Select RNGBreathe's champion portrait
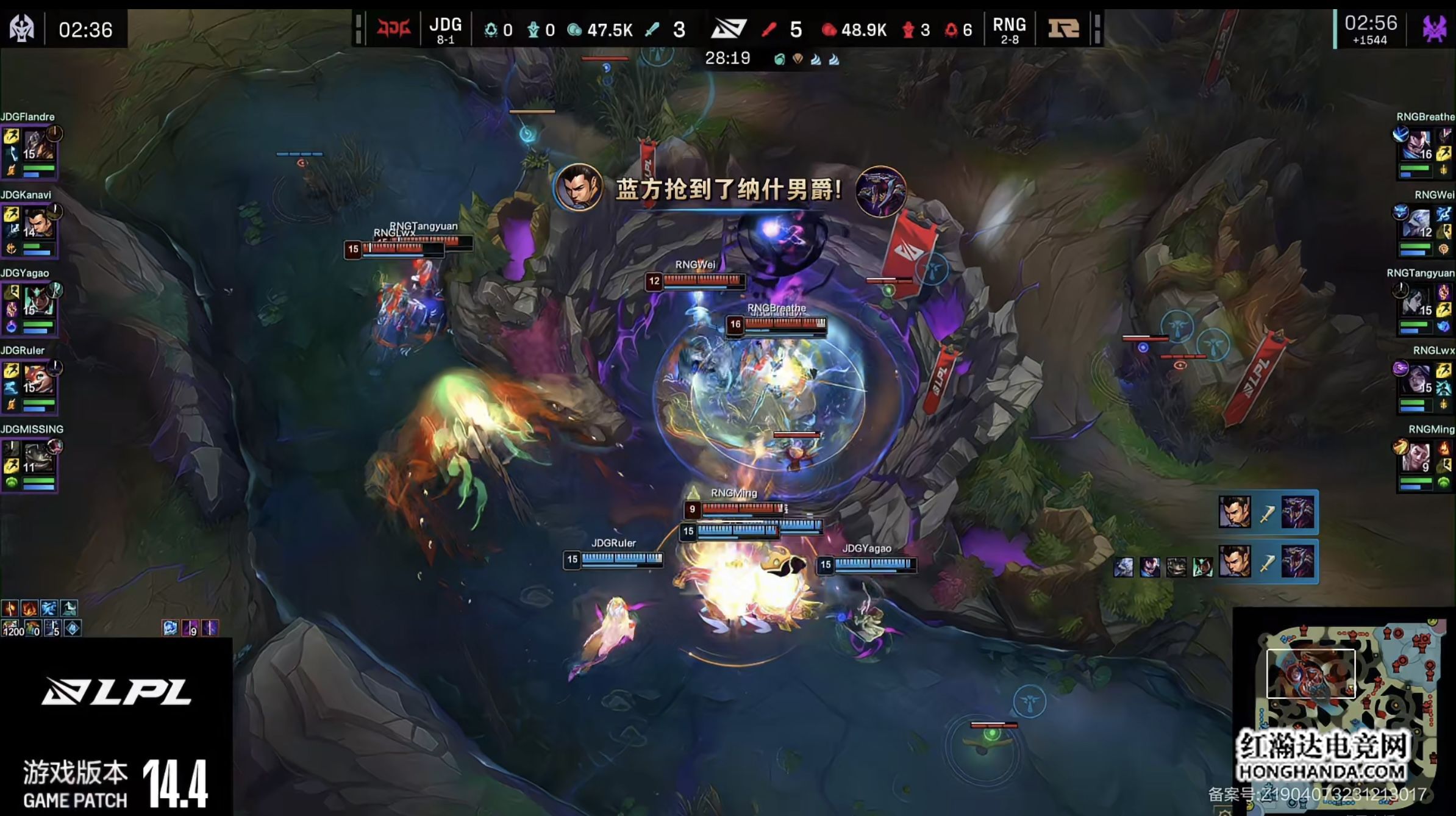This screenshot has height=816, width=1456. pos(1418,145)
